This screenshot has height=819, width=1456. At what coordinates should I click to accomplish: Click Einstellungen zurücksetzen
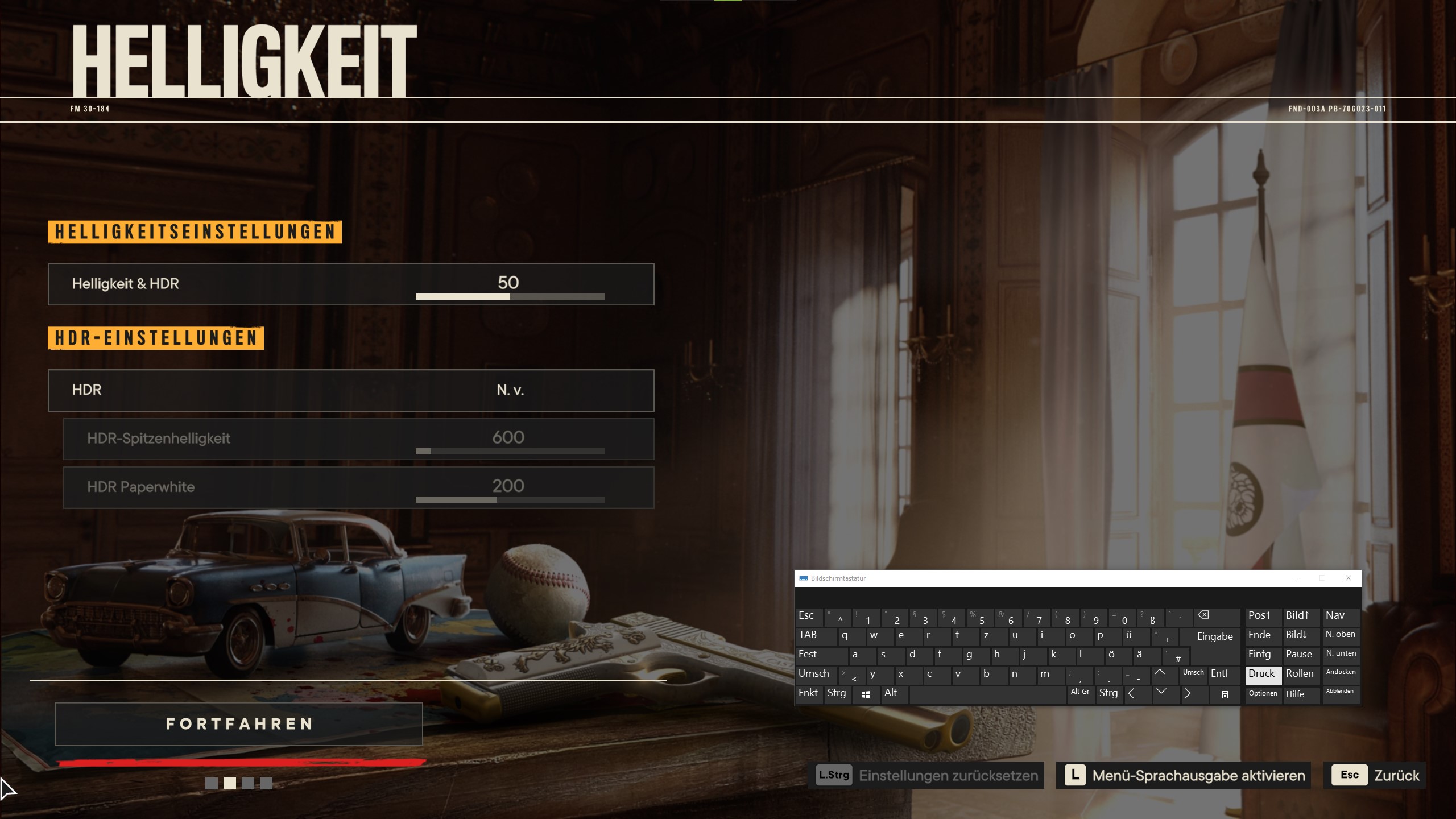tap(926, 775)
